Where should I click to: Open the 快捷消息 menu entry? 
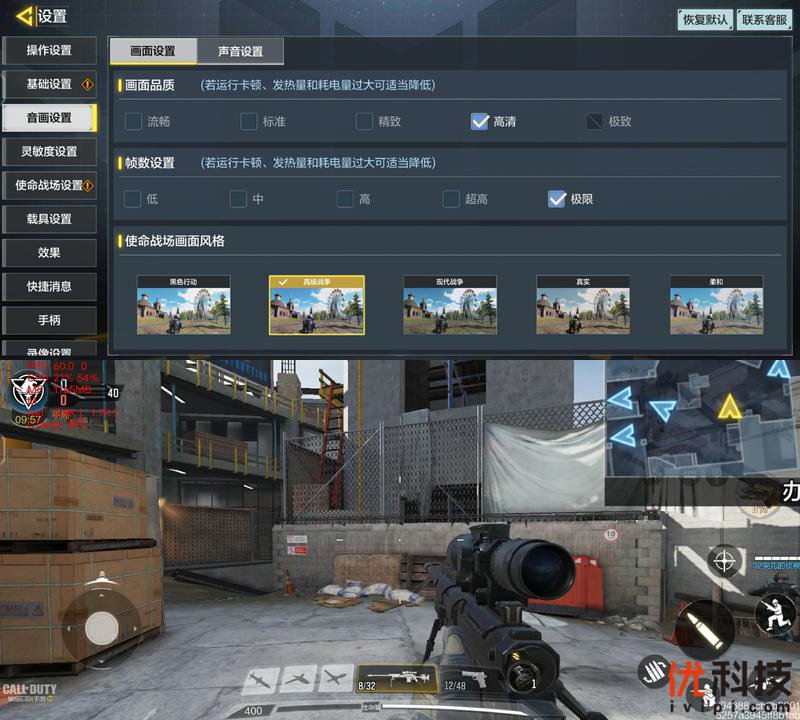point(49,286)
